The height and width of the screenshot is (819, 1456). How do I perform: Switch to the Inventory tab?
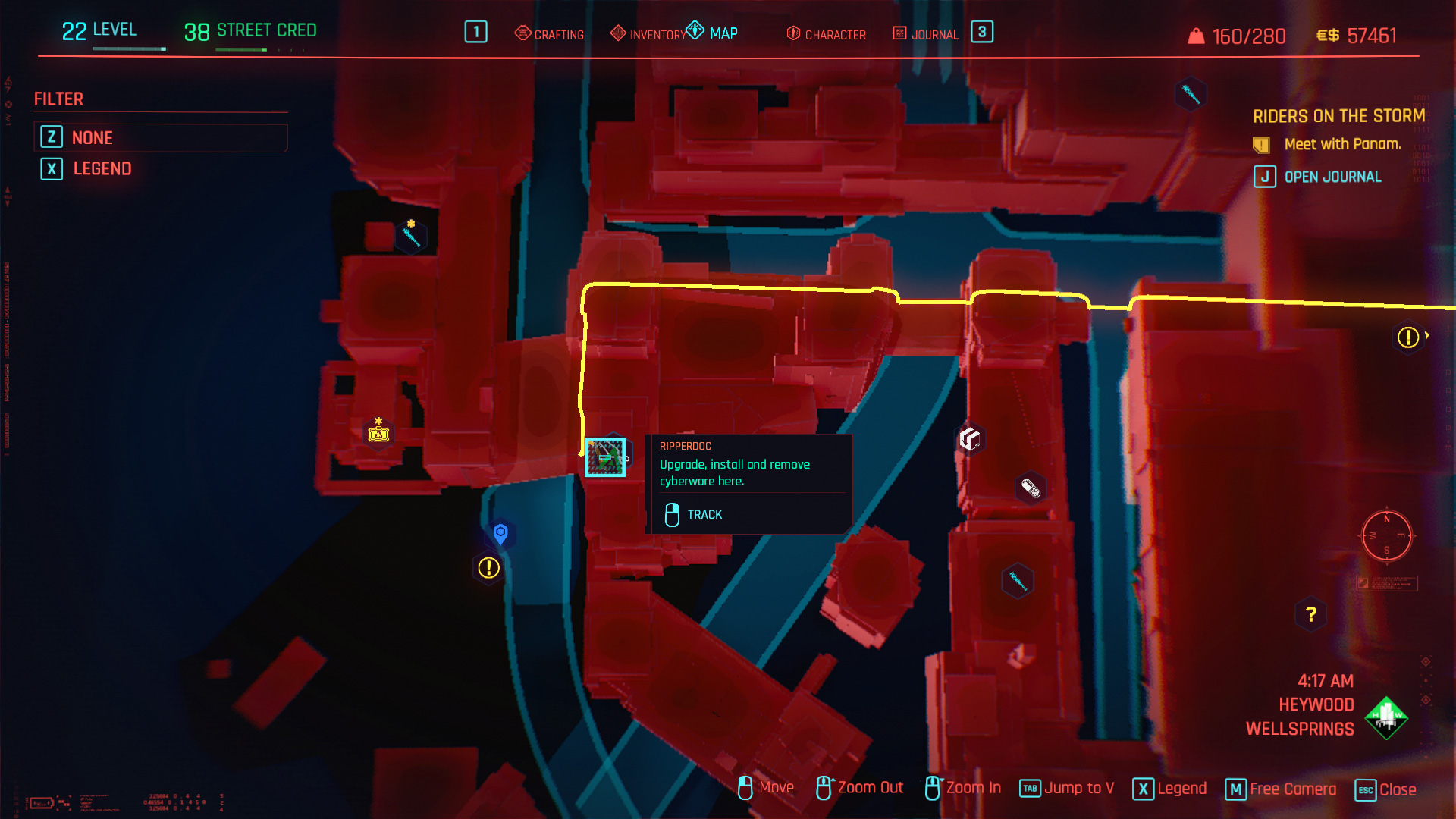(x=648, y=34)
